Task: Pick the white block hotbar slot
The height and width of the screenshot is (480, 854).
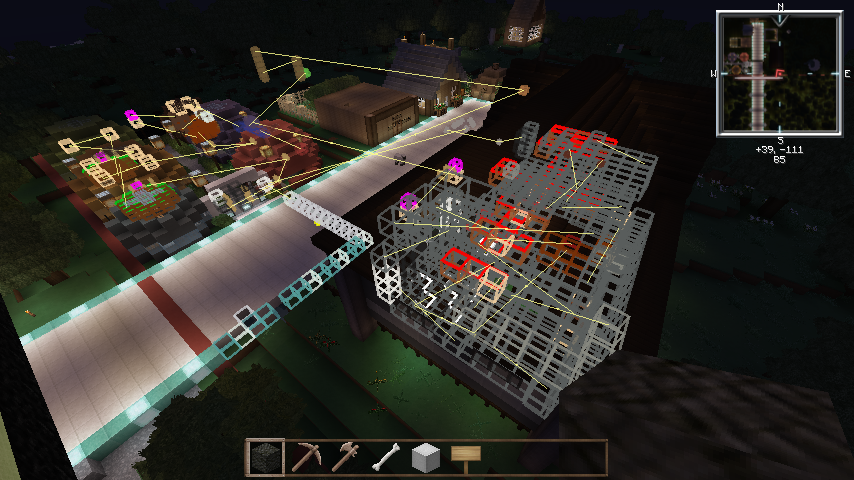Action: 426,458
